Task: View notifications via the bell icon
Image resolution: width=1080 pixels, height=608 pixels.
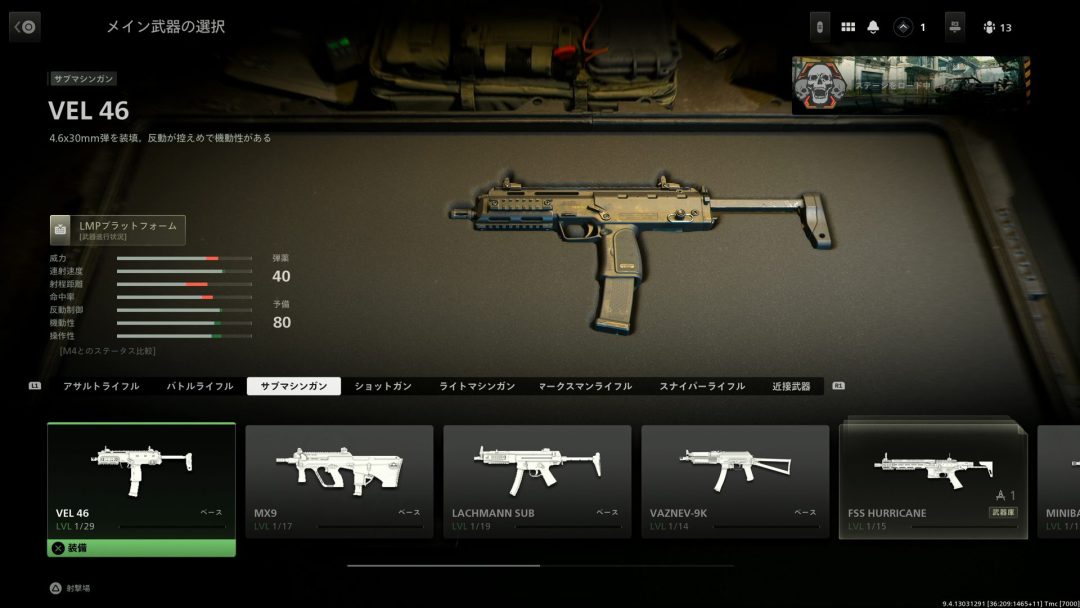Action: click(x=874, y=27)
